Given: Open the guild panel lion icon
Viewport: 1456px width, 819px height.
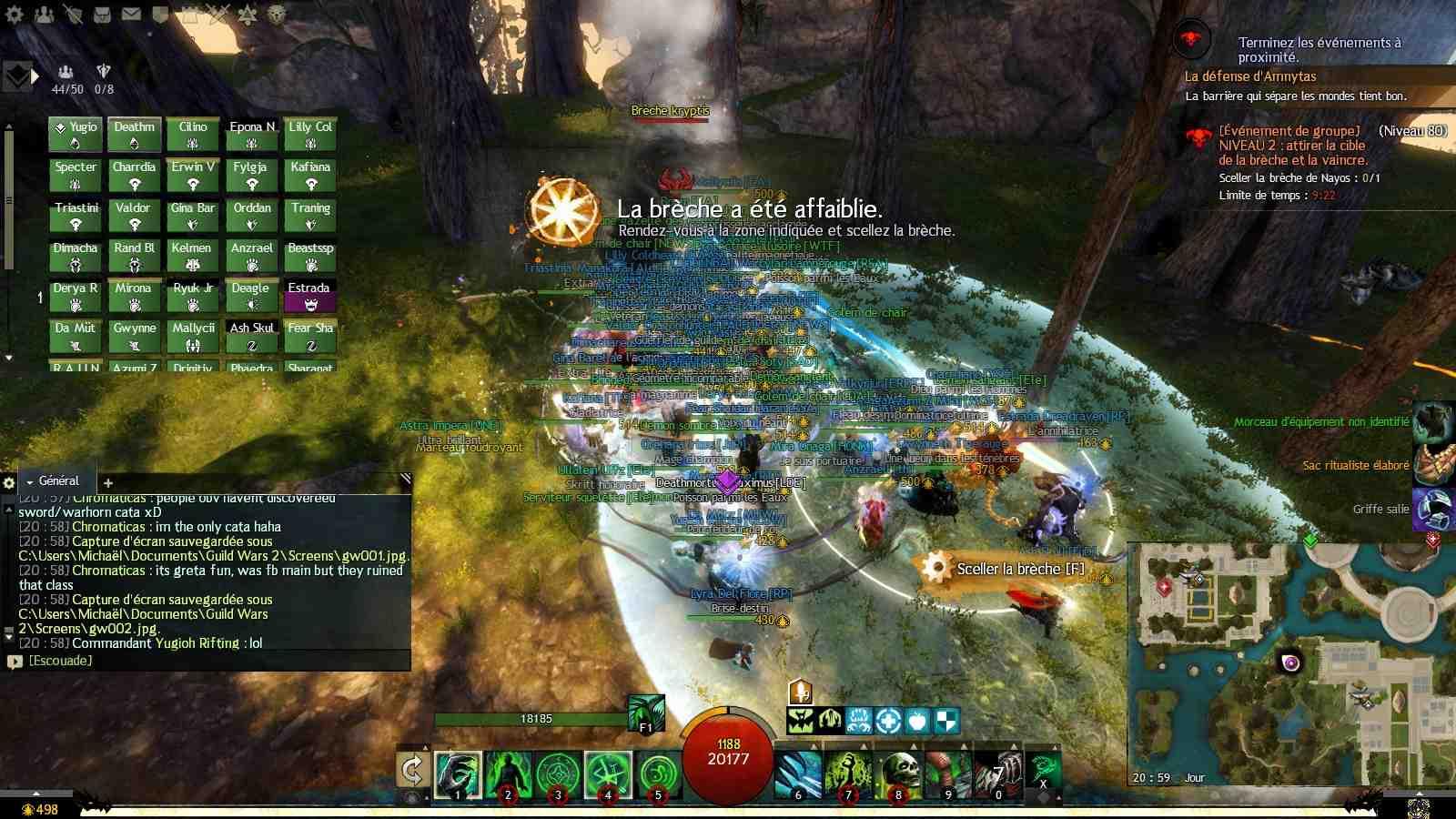Looking at the screenshot, I should 275,14.
